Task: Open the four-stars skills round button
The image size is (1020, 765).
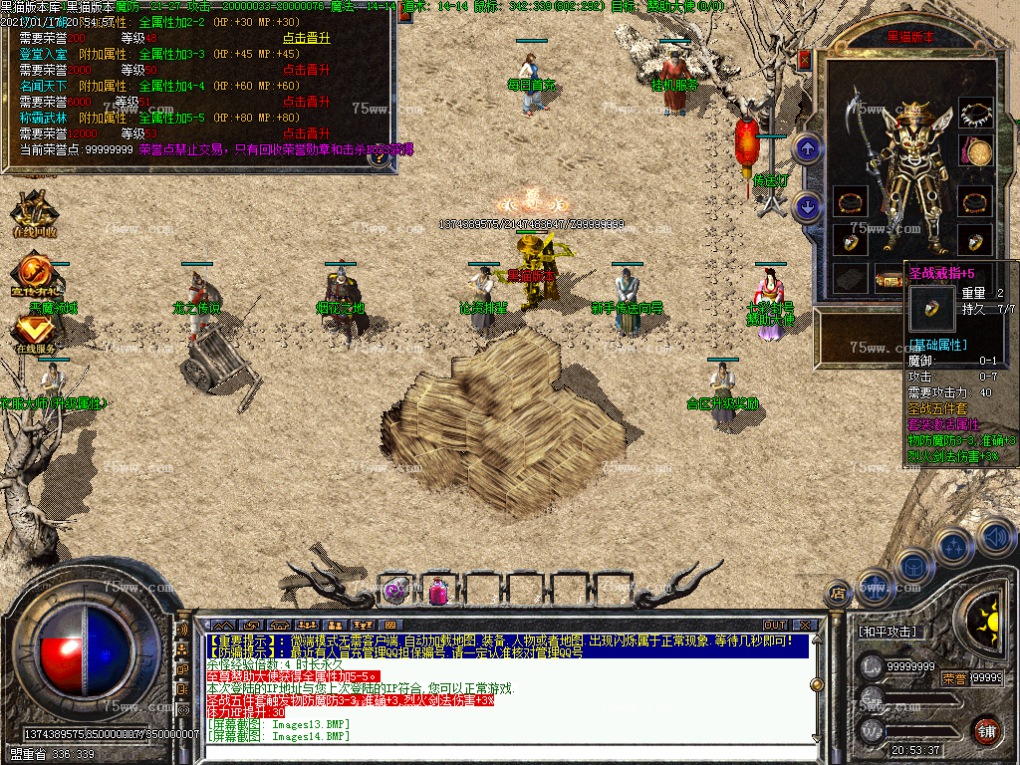Action: 953,547
